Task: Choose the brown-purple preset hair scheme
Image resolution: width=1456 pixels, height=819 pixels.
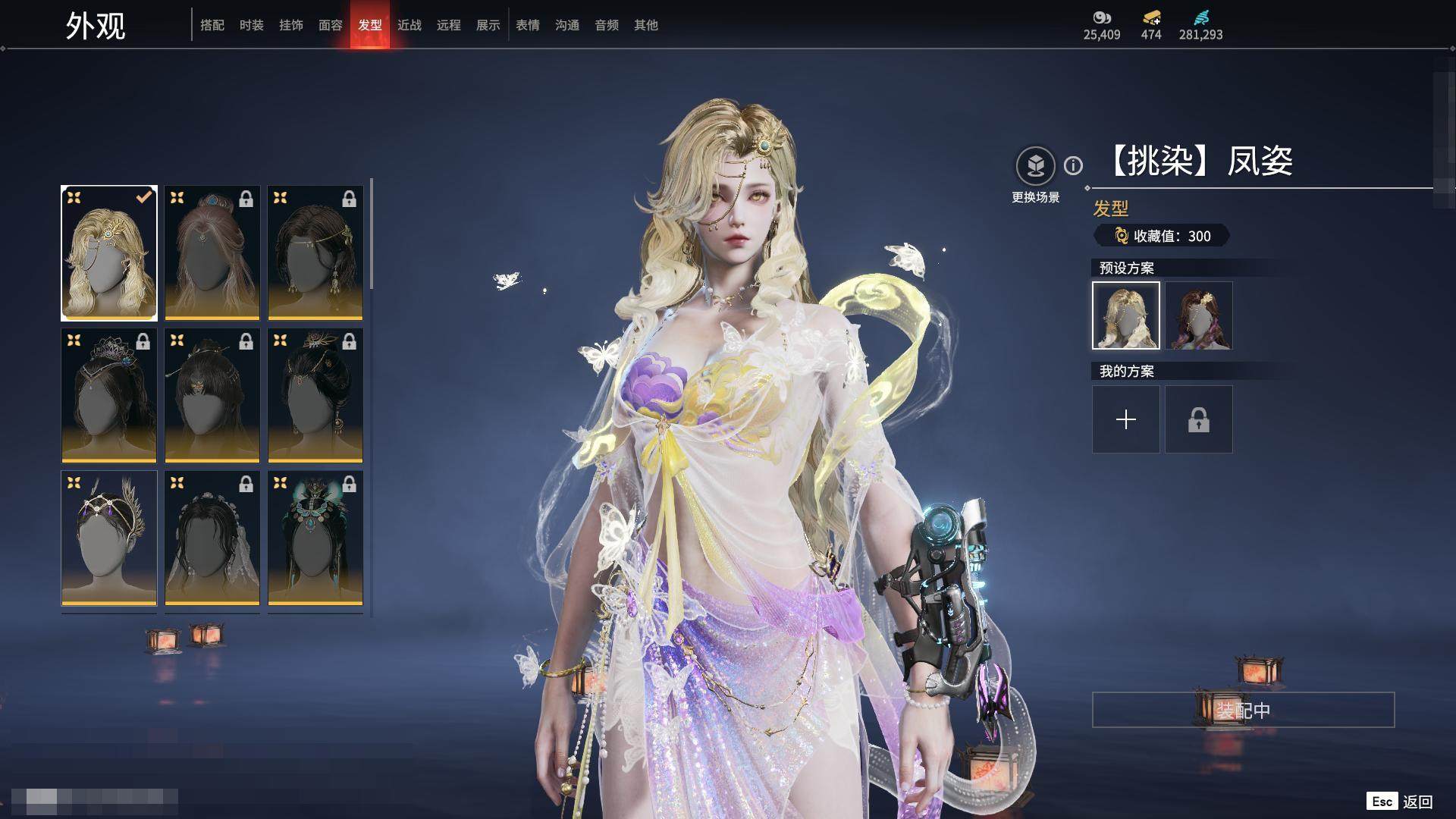Action: [1199, 315]
